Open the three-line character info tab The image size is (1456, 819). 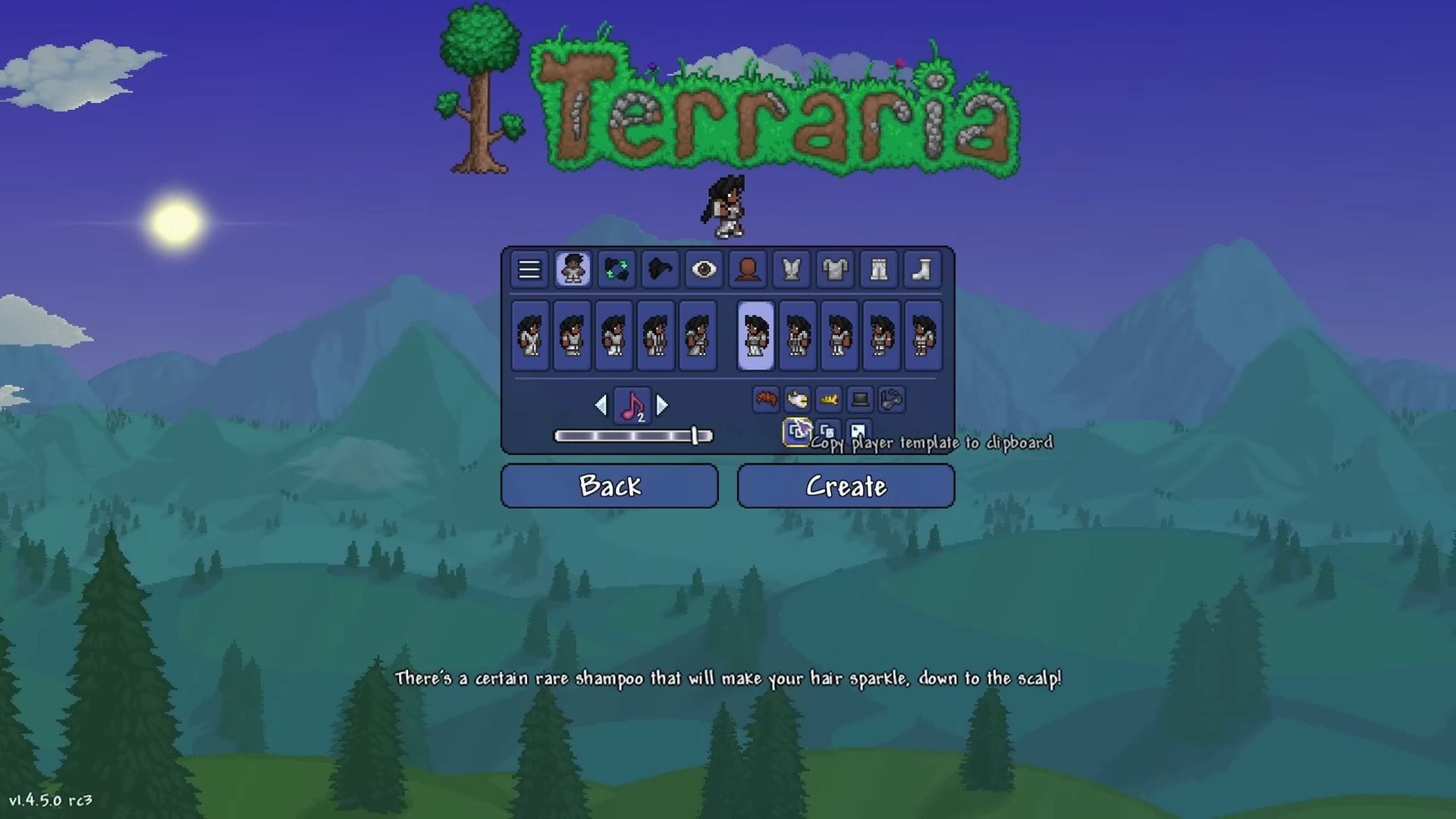pos(529,269)
